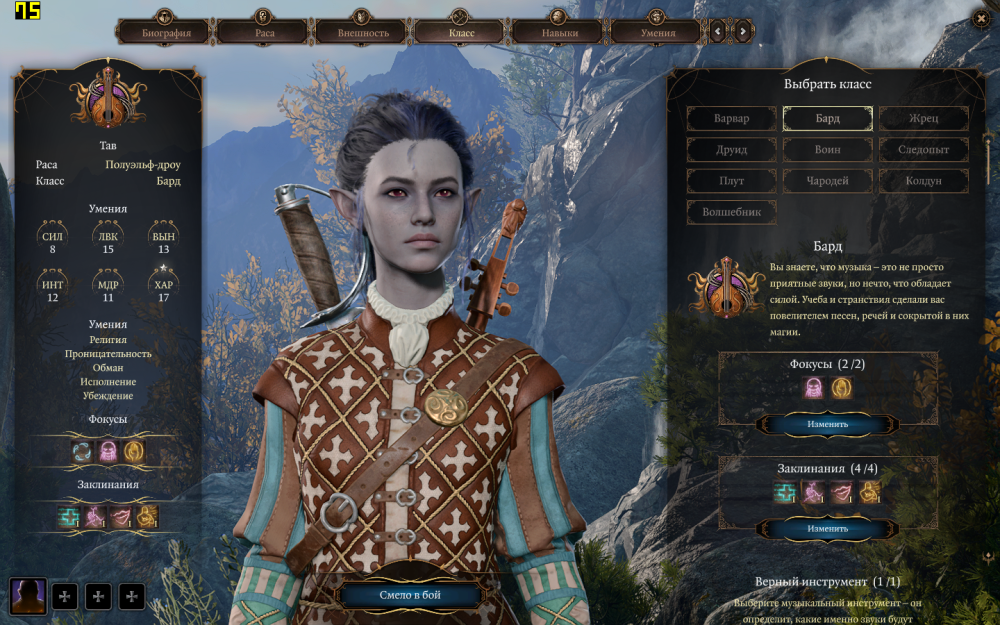Viewport: 1000px width, 625px height.
Task: Go to the Внешность tab
Action: 363,33
